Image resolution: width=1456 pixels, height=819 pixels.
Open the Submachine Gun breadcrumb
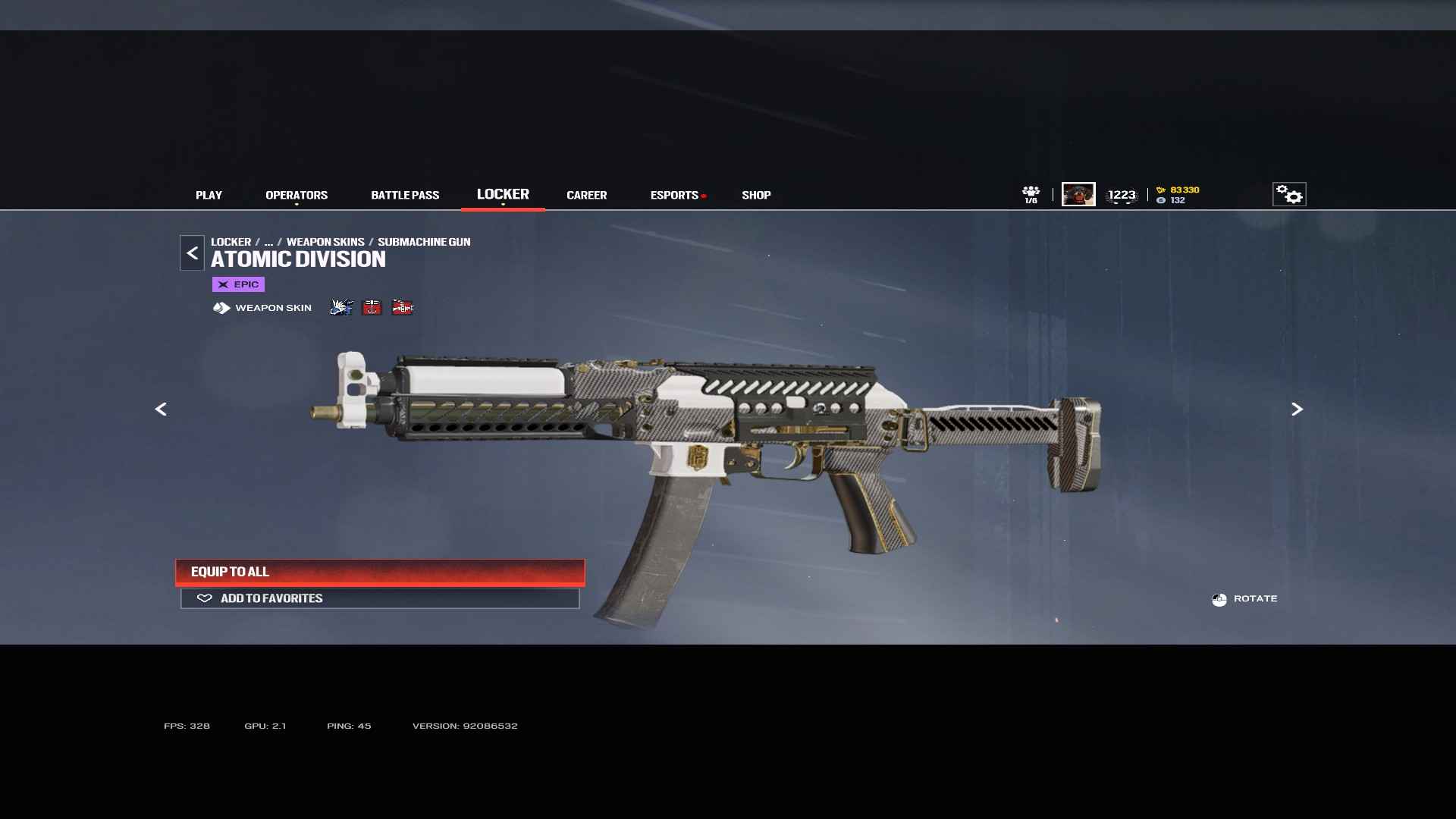click(x=424, y=242)
